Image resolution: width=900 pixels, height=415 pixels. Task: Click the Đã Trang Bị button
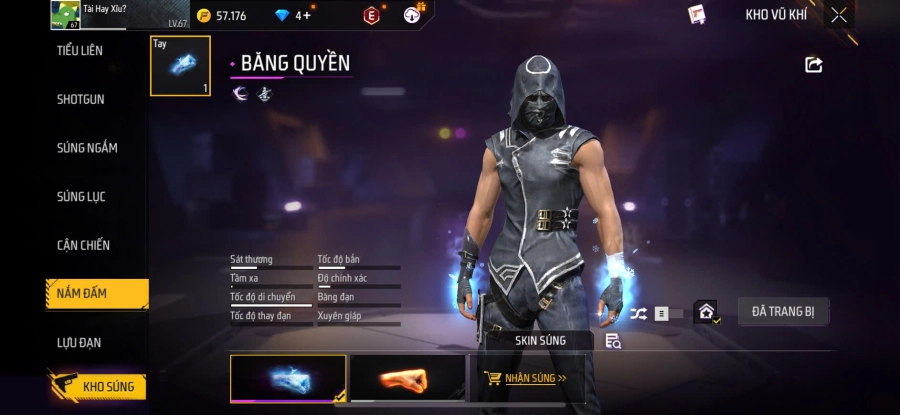coord(783,312)
